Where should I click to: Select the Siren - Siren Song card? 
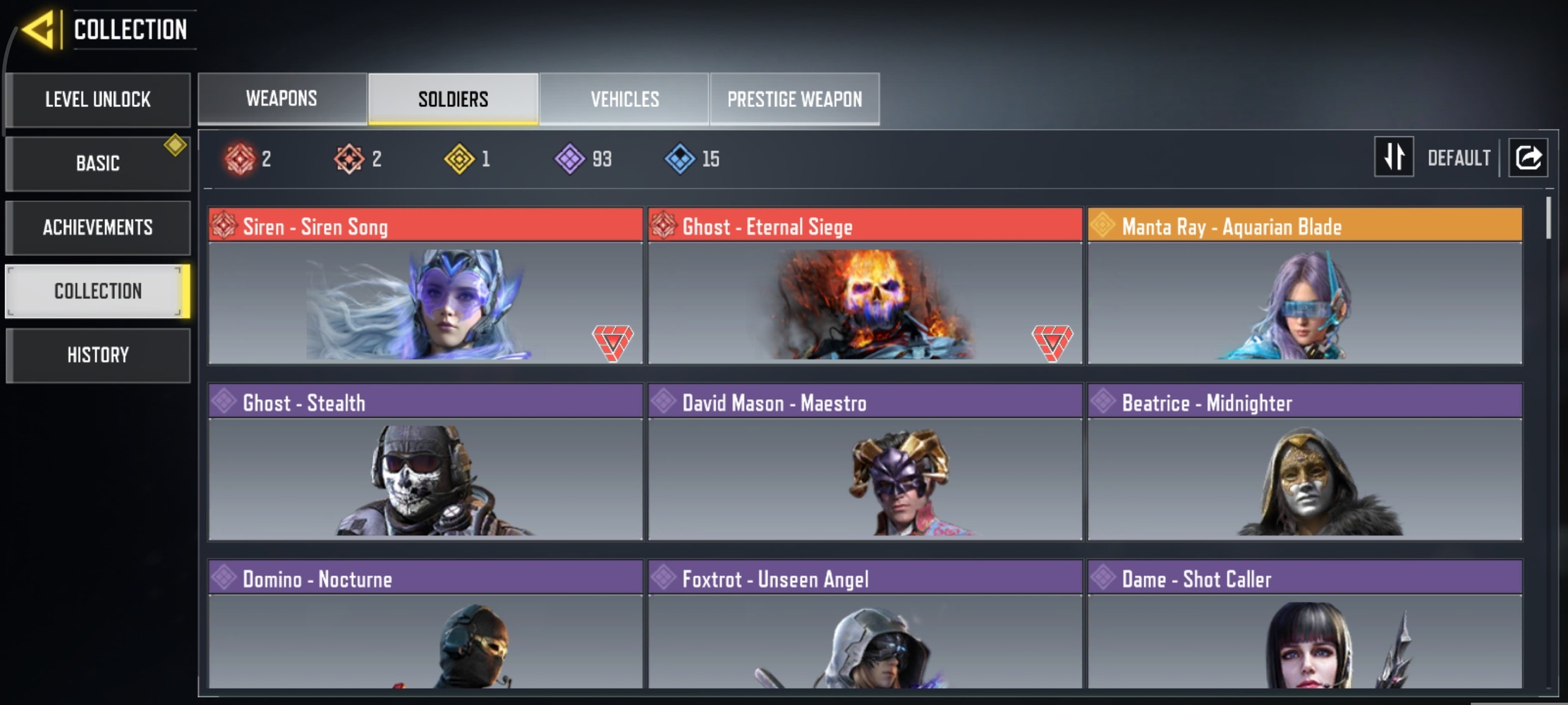pos(425,286)
